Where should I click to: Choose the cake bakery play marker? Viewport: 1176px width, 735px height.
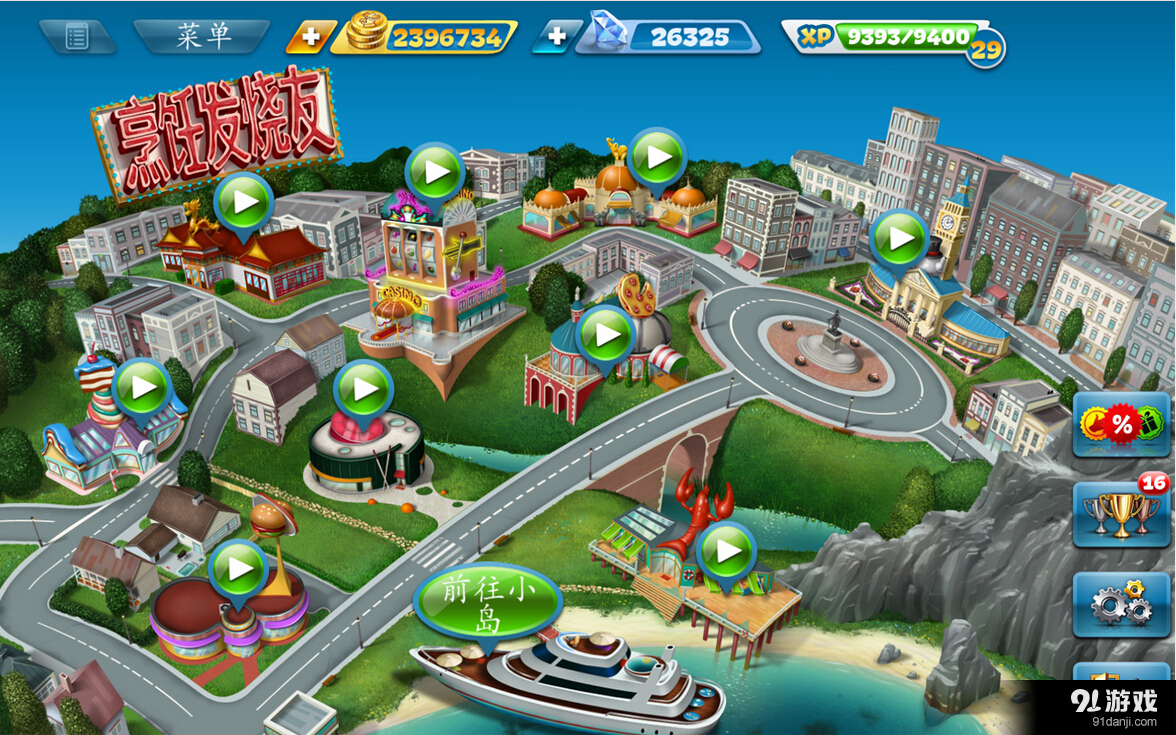point(142,387)
